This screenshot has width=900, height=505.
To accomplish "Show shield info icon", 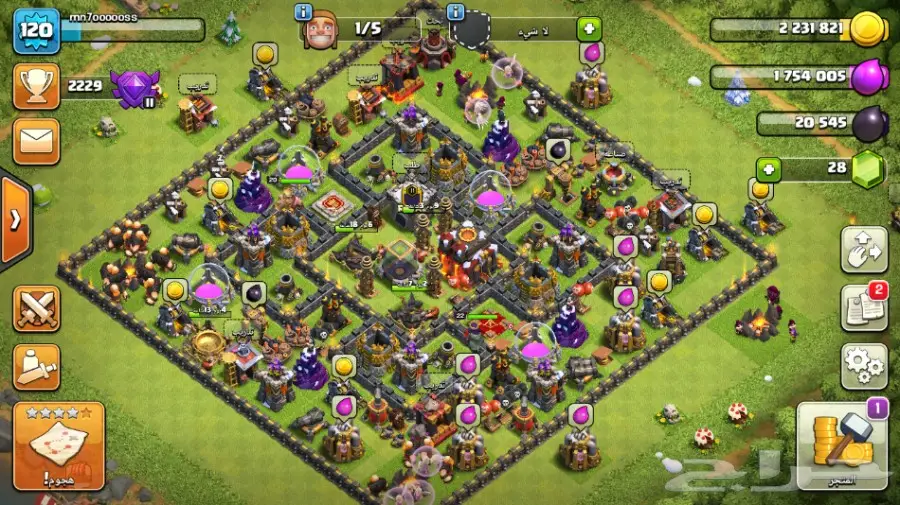I will click(456, 12).
